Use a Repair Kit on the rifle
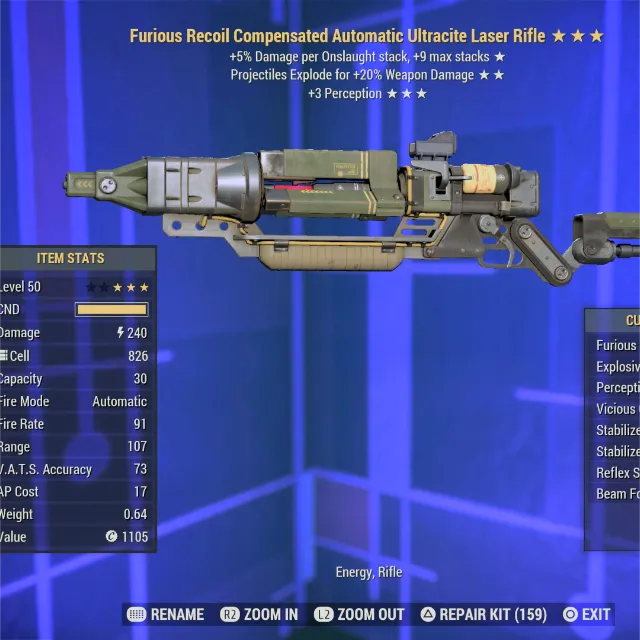Viewport: 640px width, 640px height. [x=483, y=614]
